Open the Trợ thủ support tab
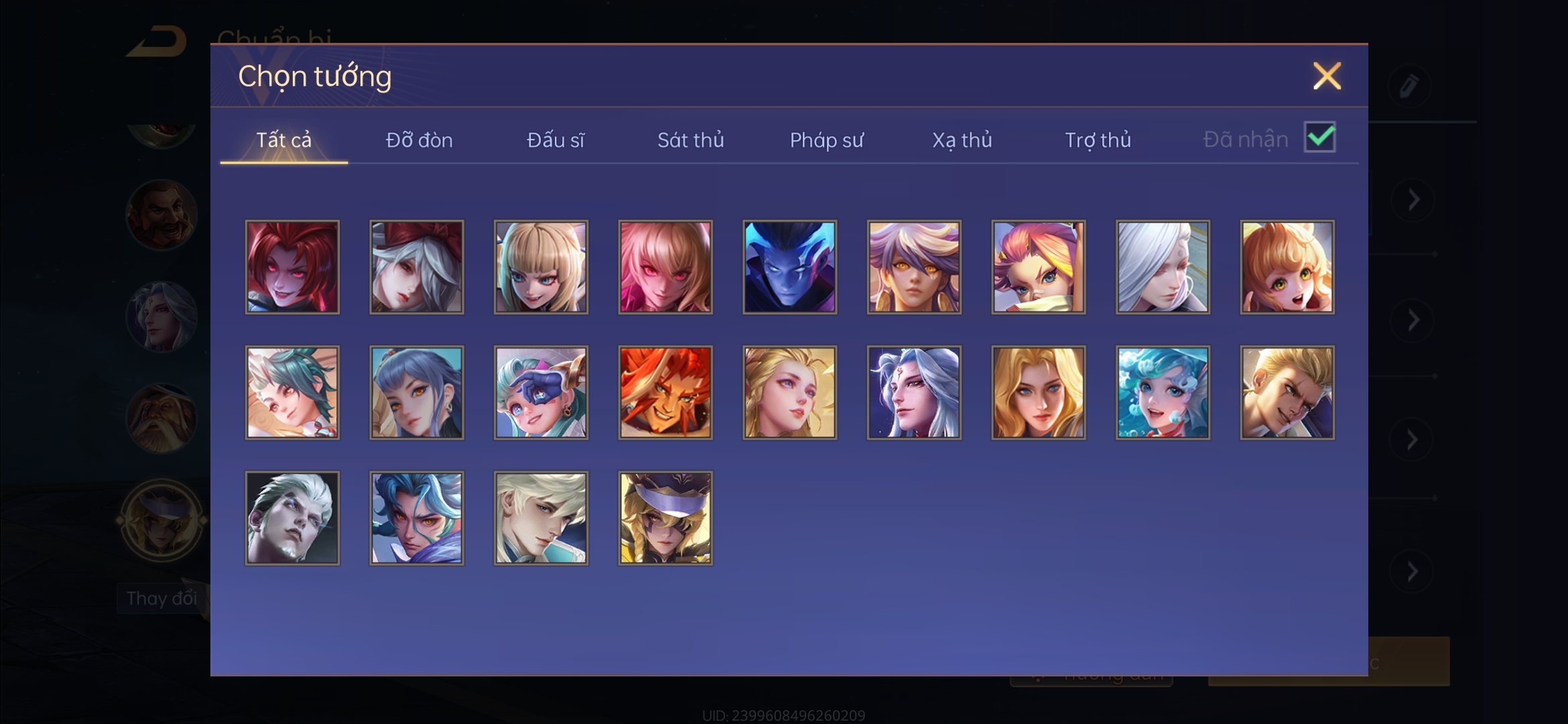1568x724 pixels. (x=1098, y=140)
